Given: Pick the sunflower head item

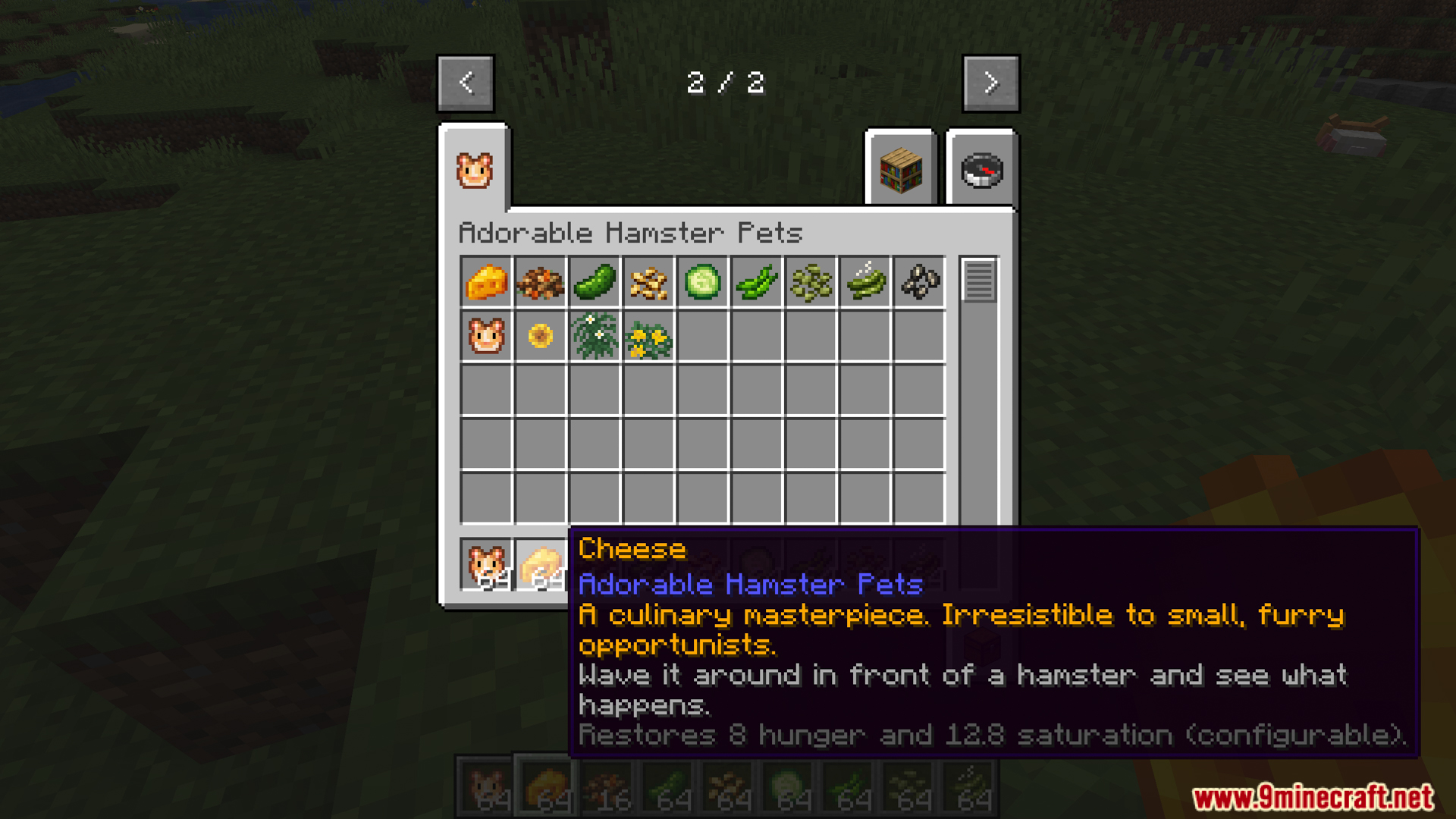Looking at the screenshot, I should [x=541, y=336].
